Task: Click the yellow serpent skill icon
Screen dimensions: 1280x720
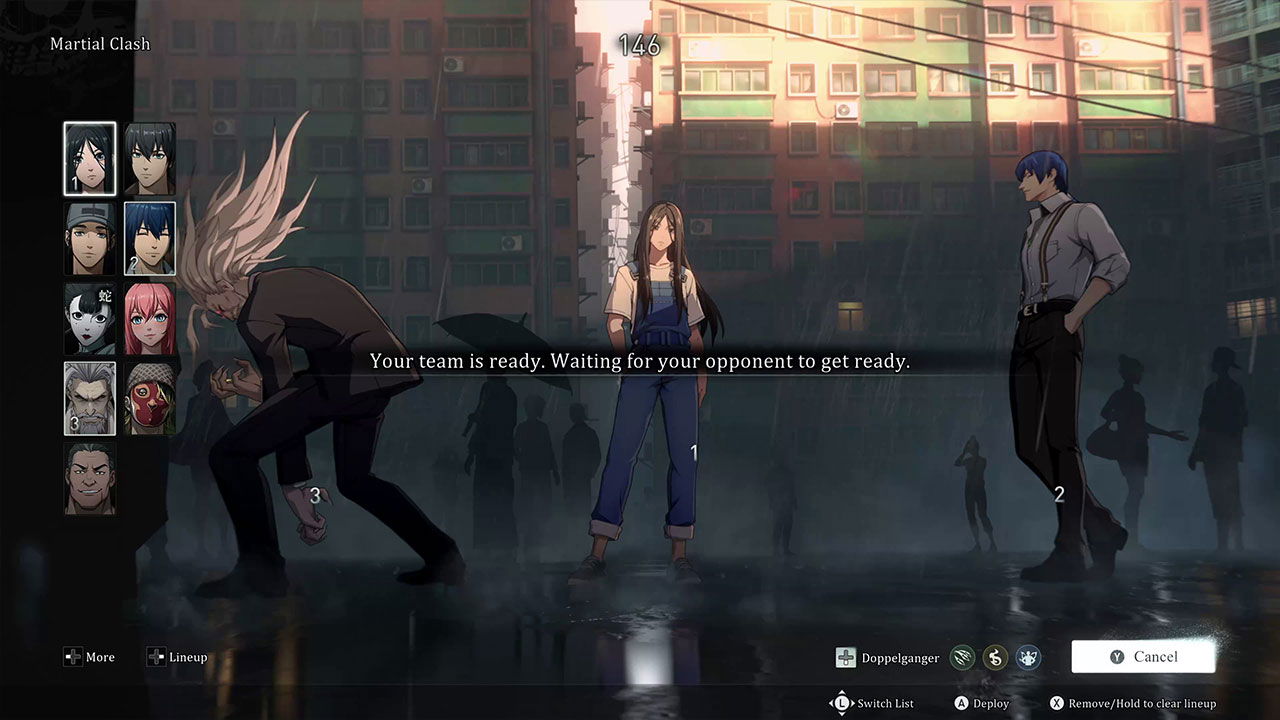Action: tap(994, 657)
